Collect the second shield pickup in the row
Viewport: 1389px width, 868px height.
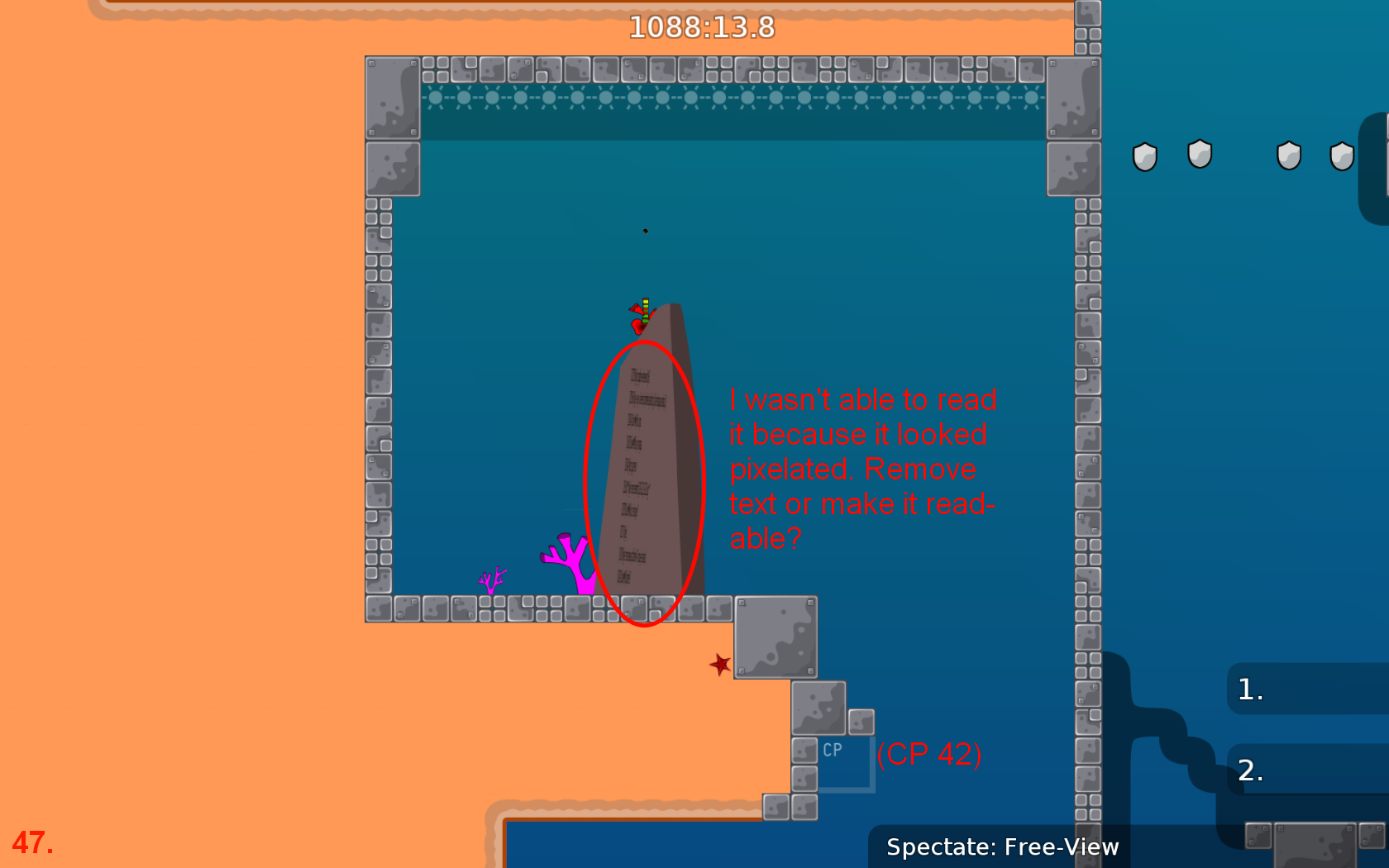(x=1199, y=155)
